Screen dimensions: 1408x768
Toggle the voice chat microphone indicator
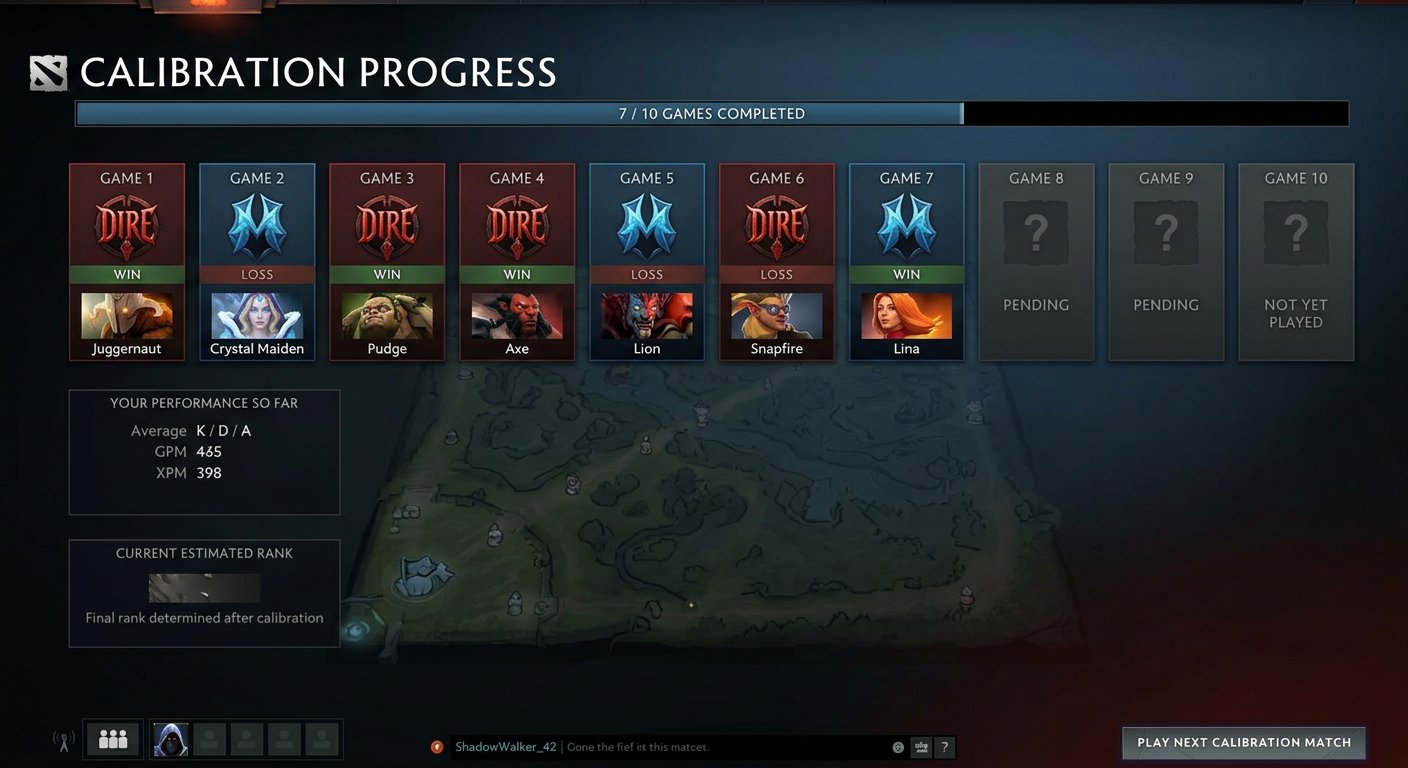pos(62,739)
